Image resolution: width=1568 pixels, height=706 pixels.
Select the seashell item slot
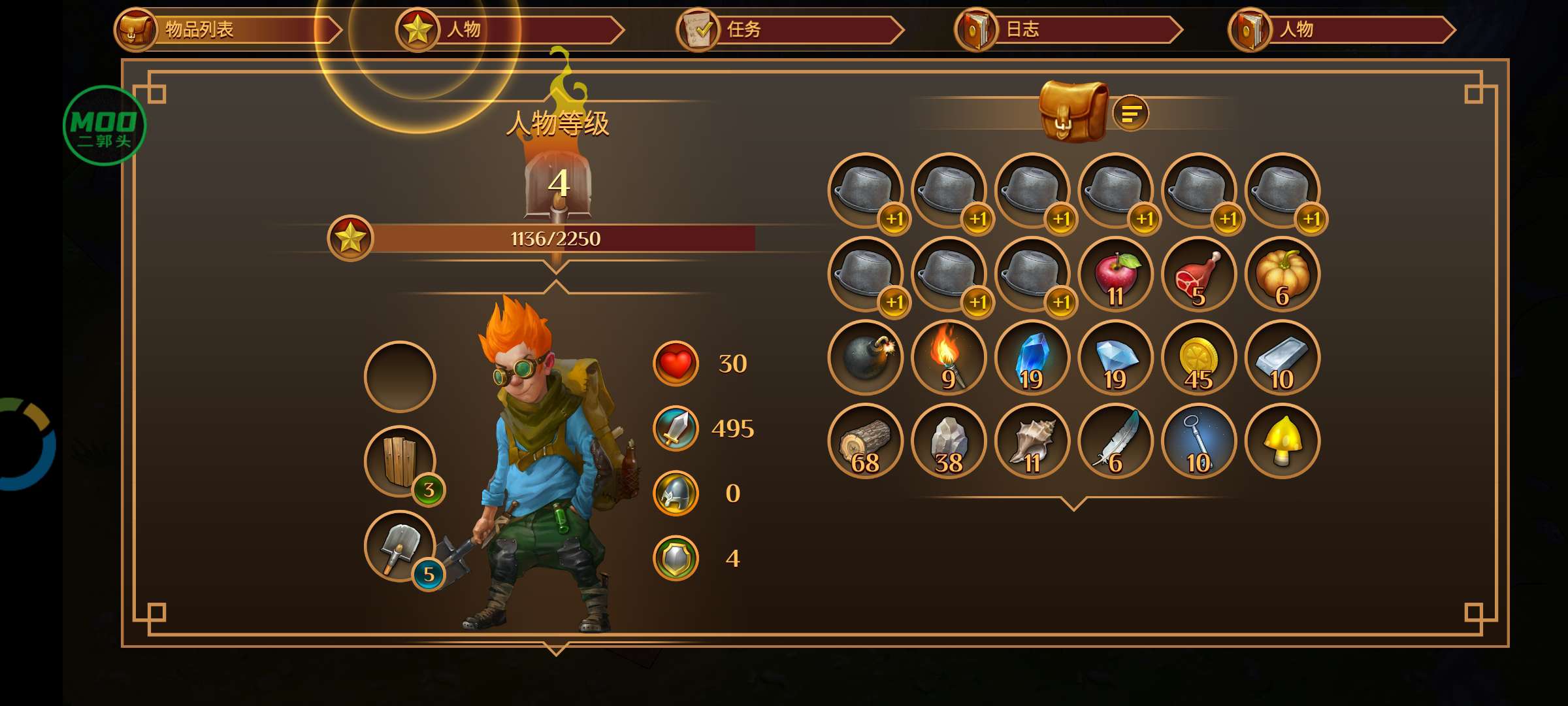coord(1032,441)
